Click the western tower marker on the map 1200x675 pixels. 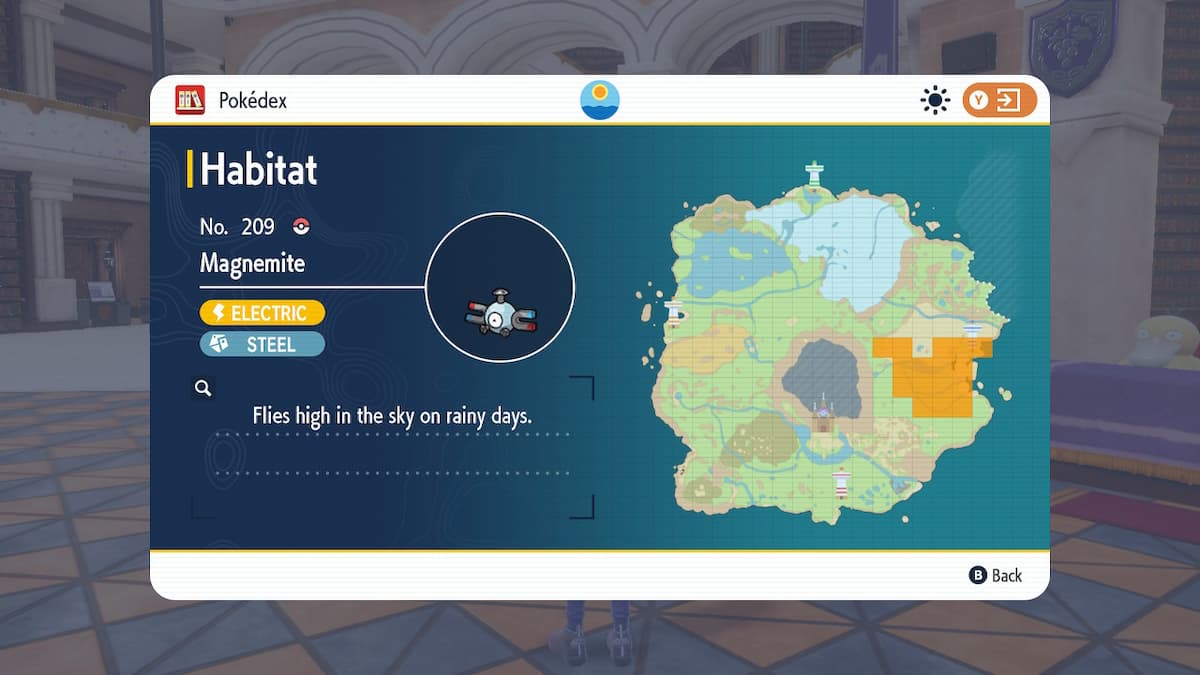point(675,313)
